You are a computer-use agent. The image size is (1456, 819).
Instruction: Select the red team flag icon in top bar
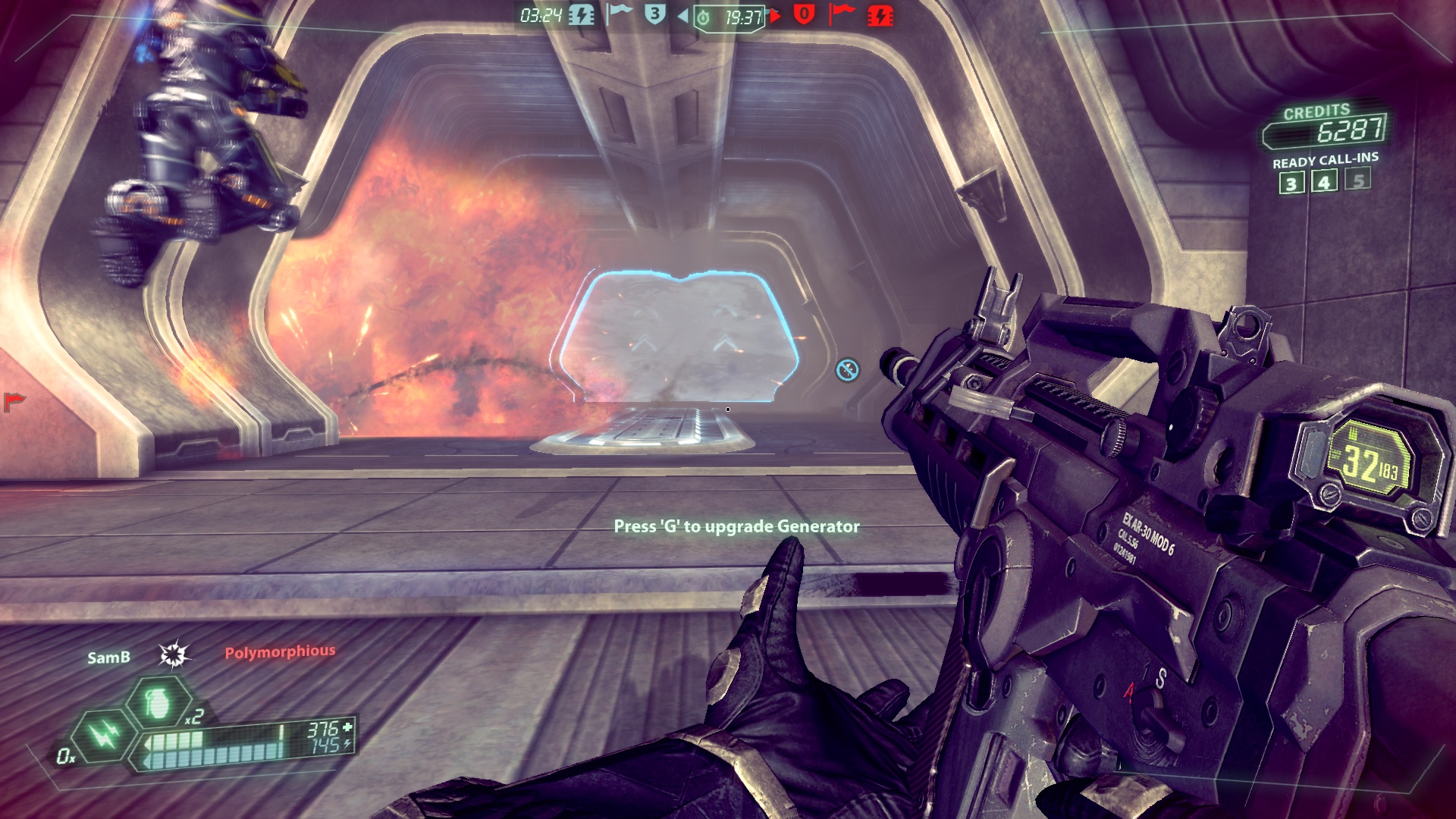841,14
